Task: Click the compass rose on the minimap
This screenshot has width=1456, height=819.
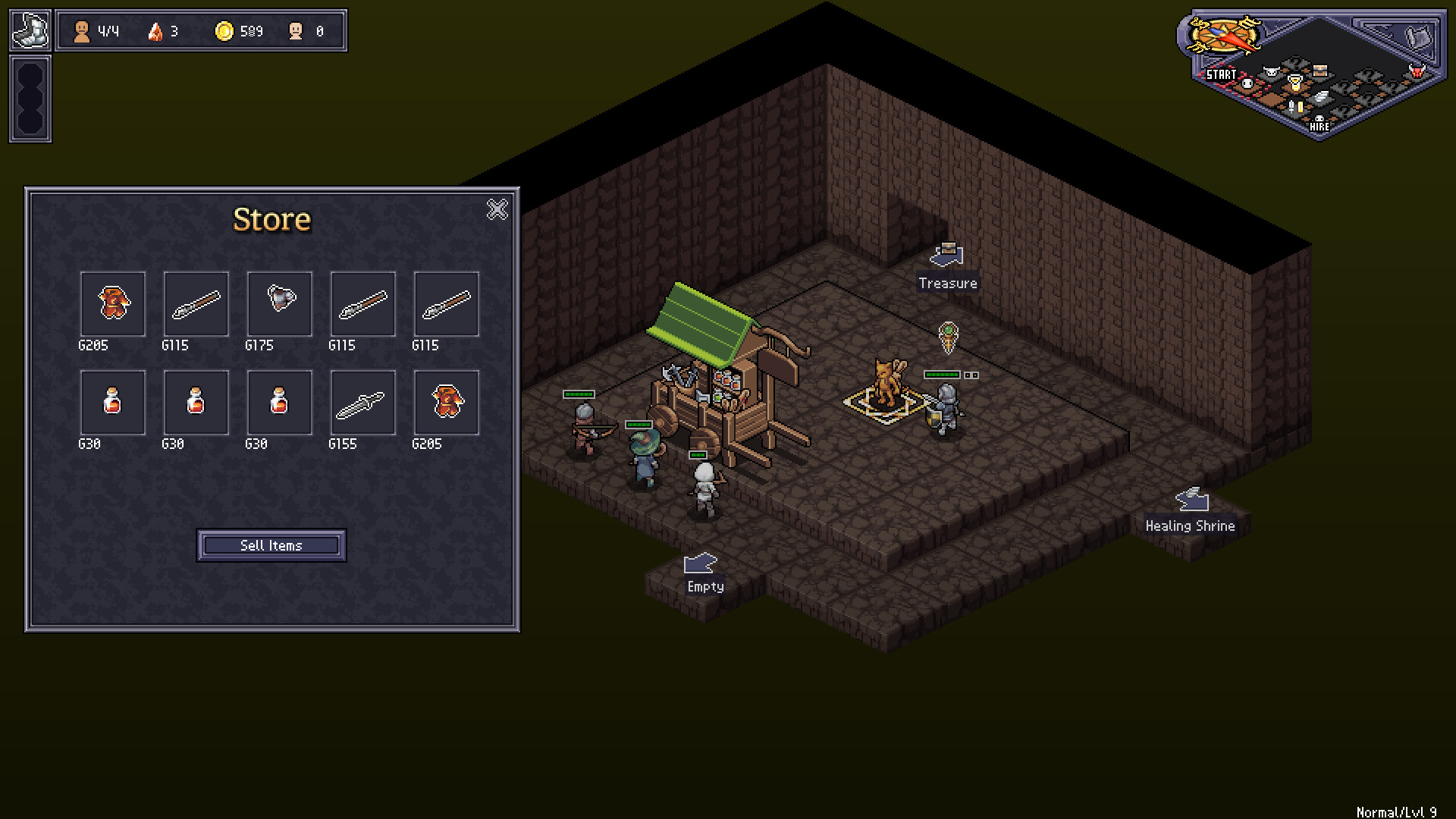Action: tap(1223, 34)
